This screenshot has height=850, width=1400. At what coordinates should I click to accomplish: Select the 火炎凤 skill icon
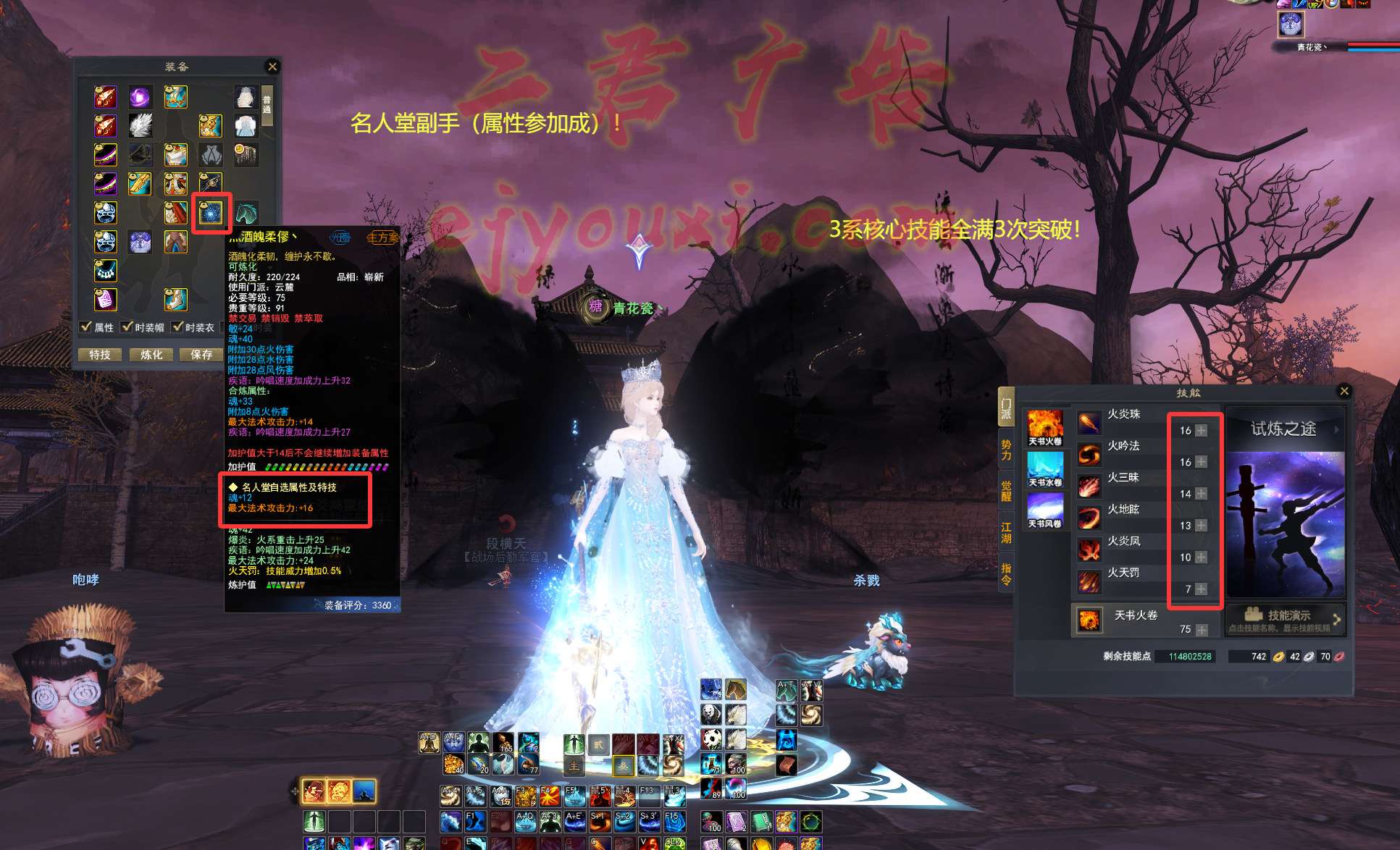[1089, 550]
